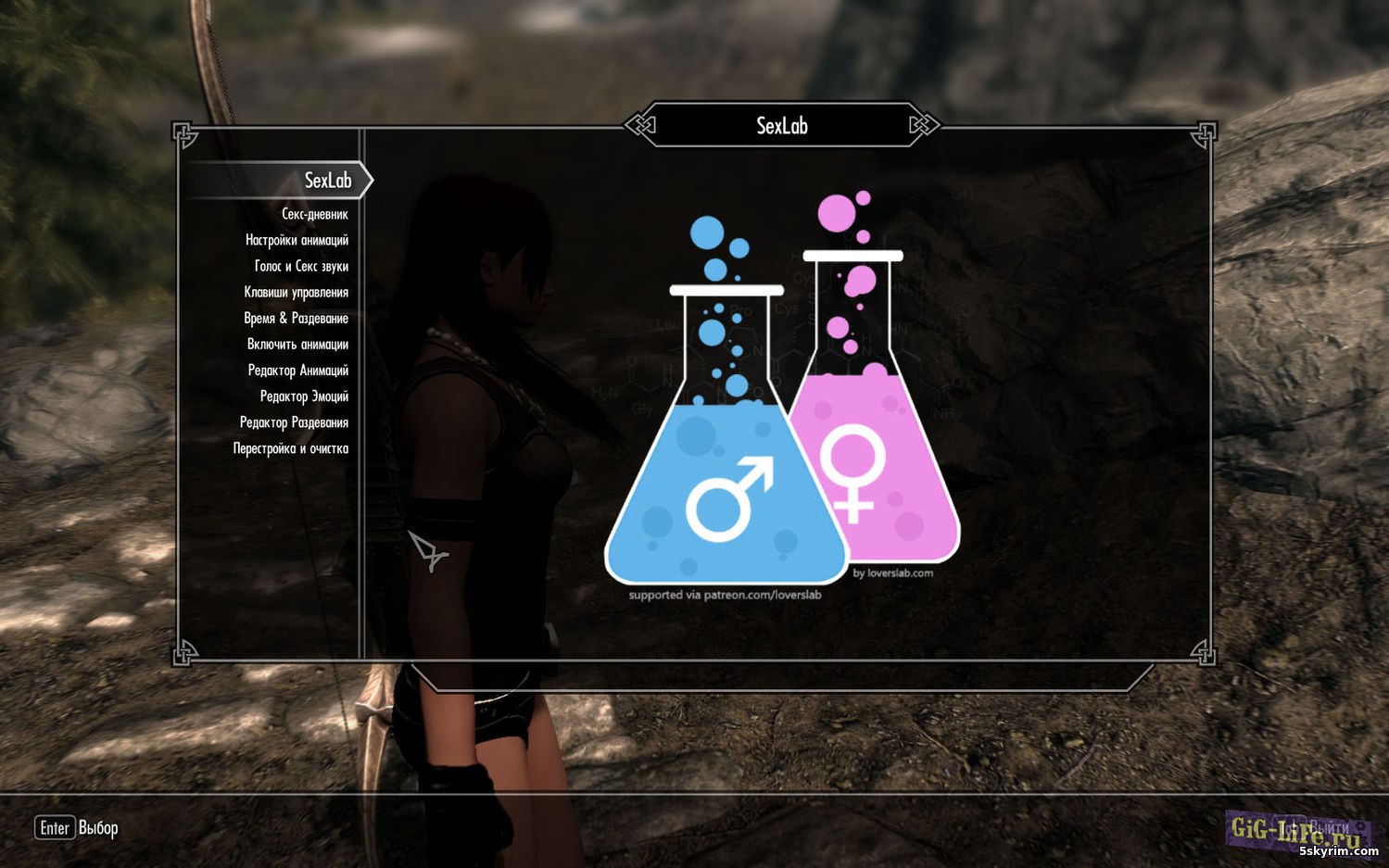Open Редактор Эмоций page
The image size is (1389, 868).
[x=304, y=396]
